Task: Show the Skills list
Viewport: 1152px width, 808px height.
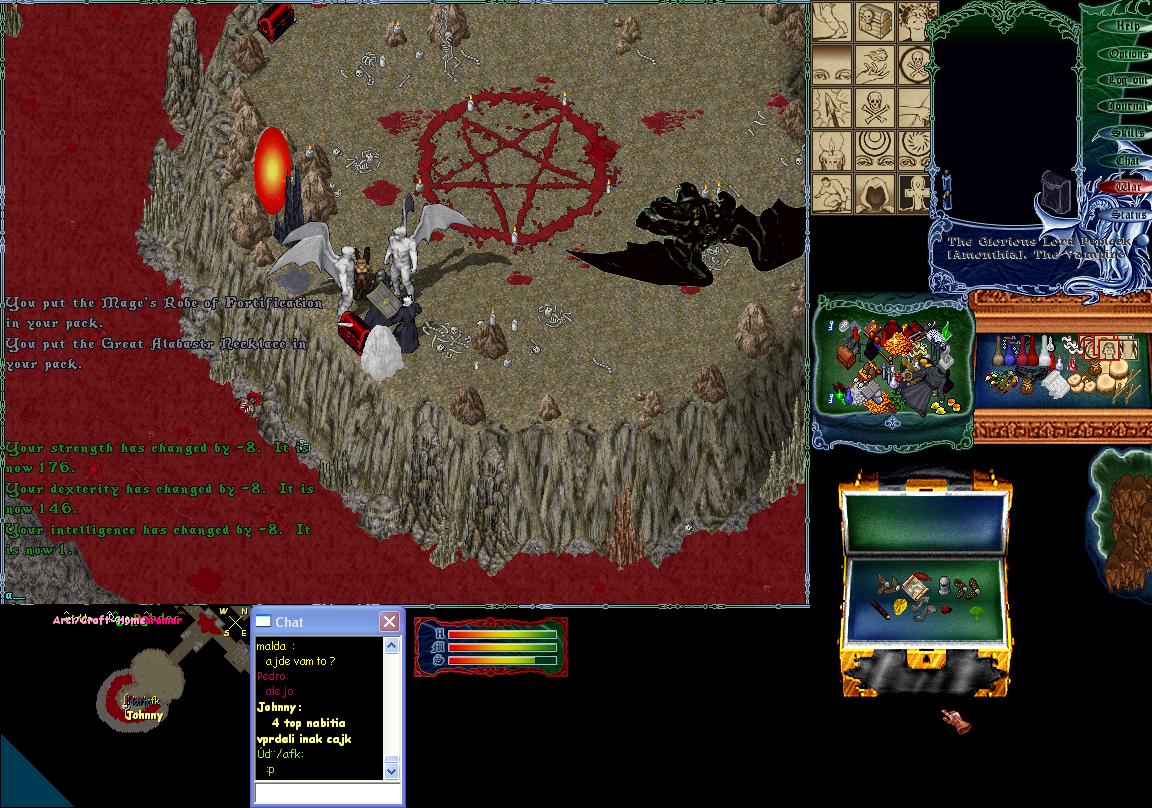Action: 1127,133
